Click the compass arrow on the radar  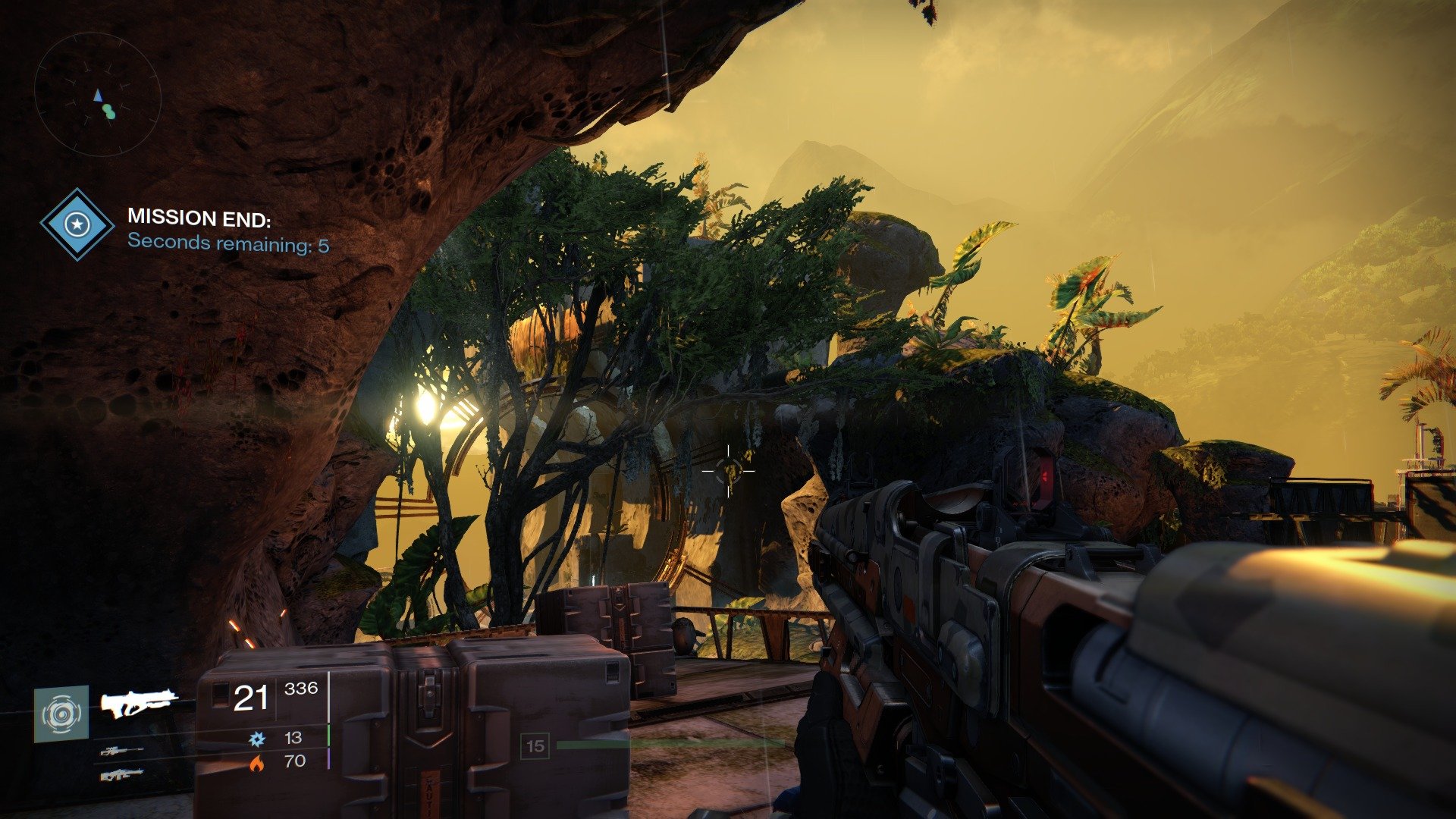coord(97,95)
